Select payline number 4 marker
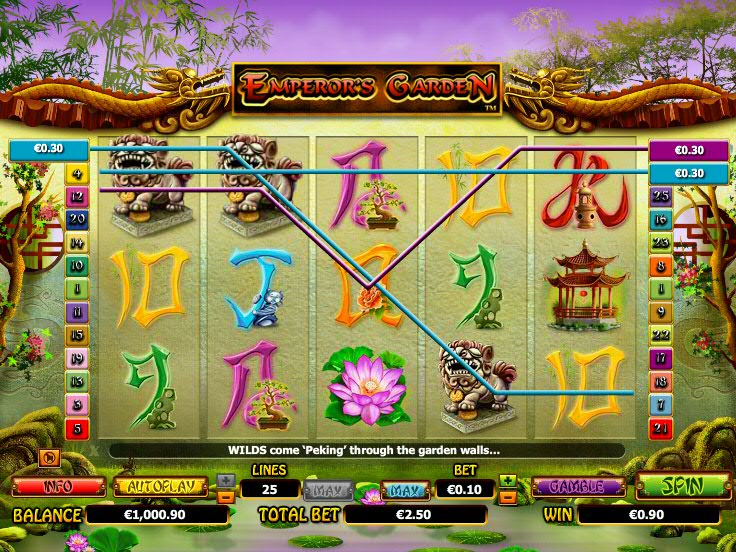736x552 pixels. pyautogui.click(x=77, y=174)
